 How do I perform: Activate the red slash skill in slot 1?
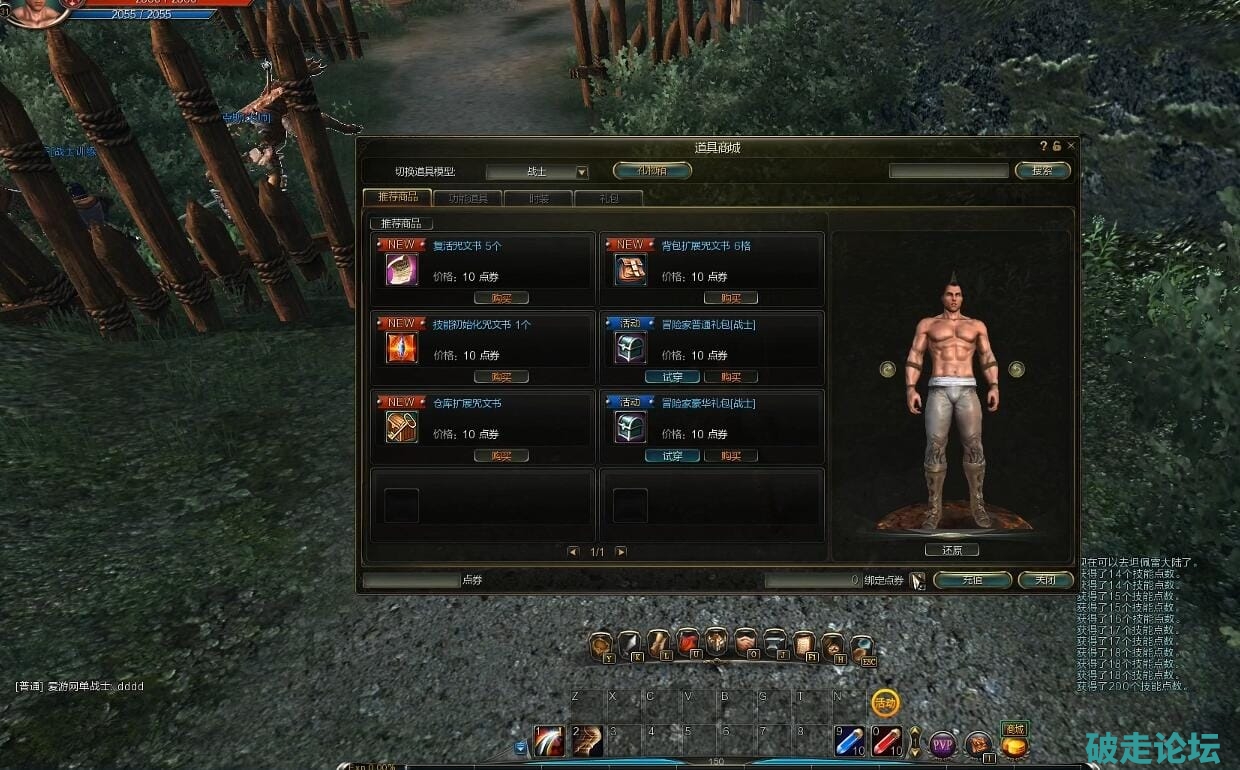click(549, 741)
